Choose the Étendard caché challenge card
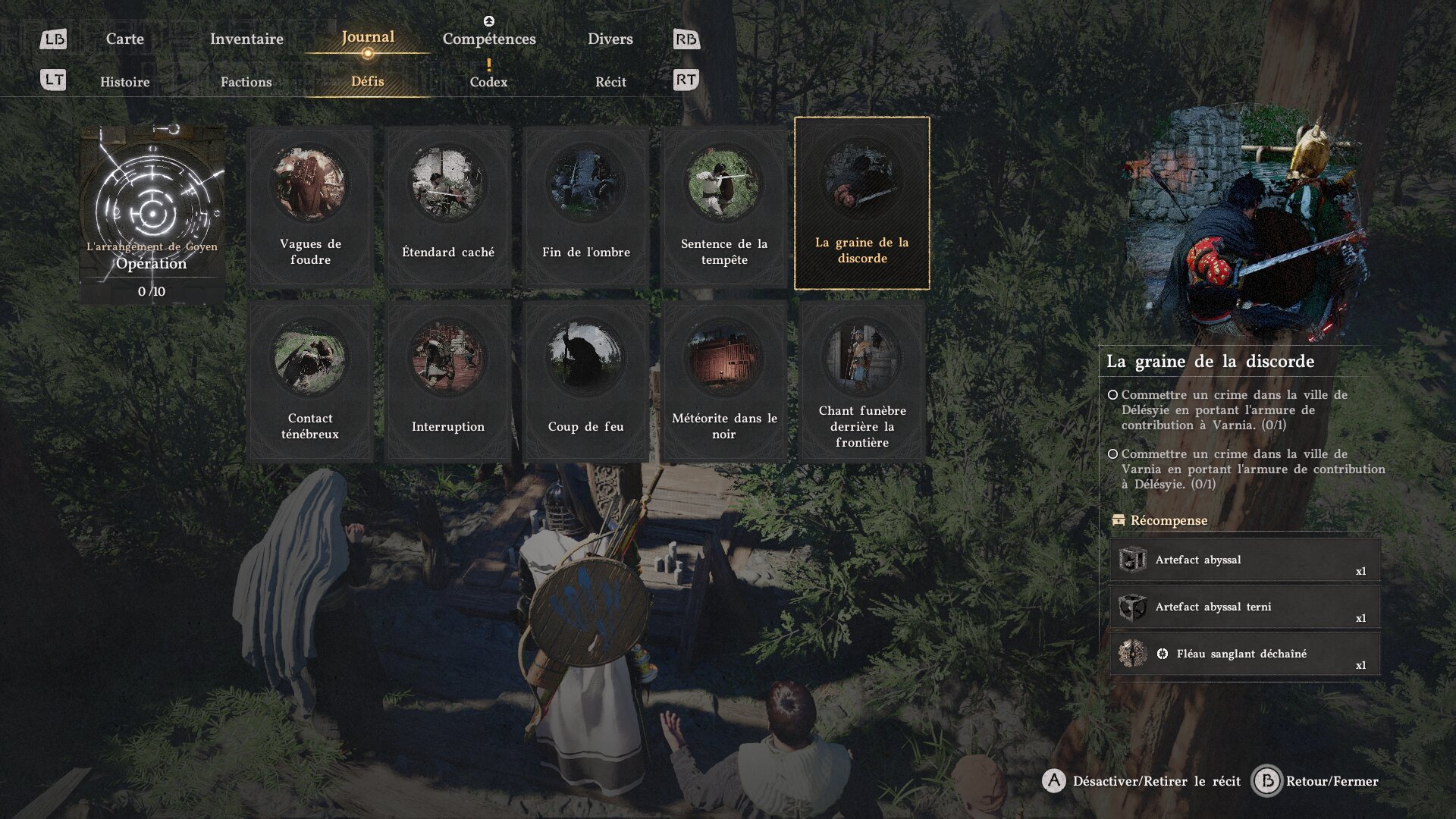The height and width of the screenshot is (819, 1456). point(448,206)
